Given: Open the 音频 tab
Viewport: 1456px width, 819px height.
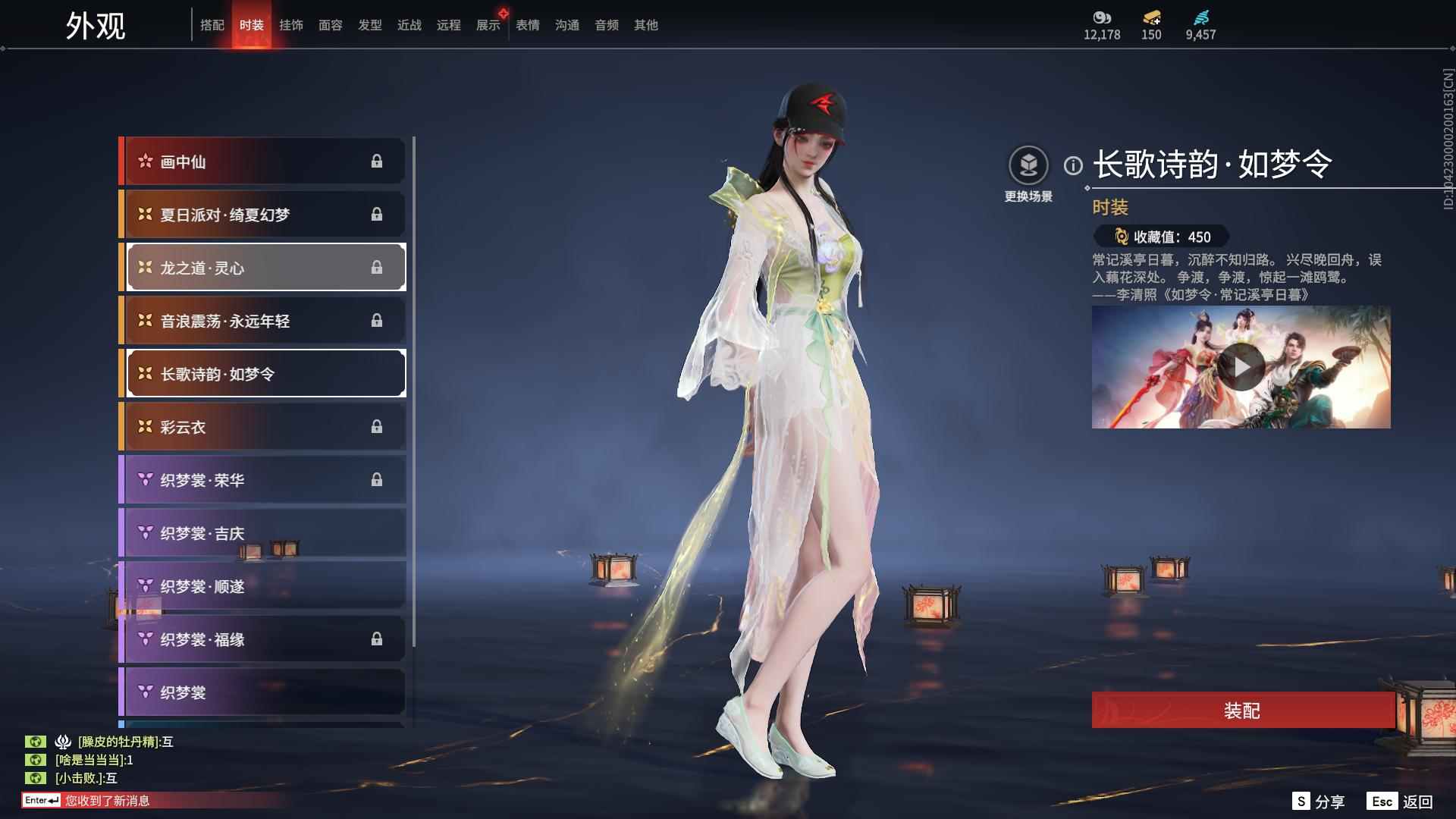Looking at the screenshot, I should pos(606,24).
